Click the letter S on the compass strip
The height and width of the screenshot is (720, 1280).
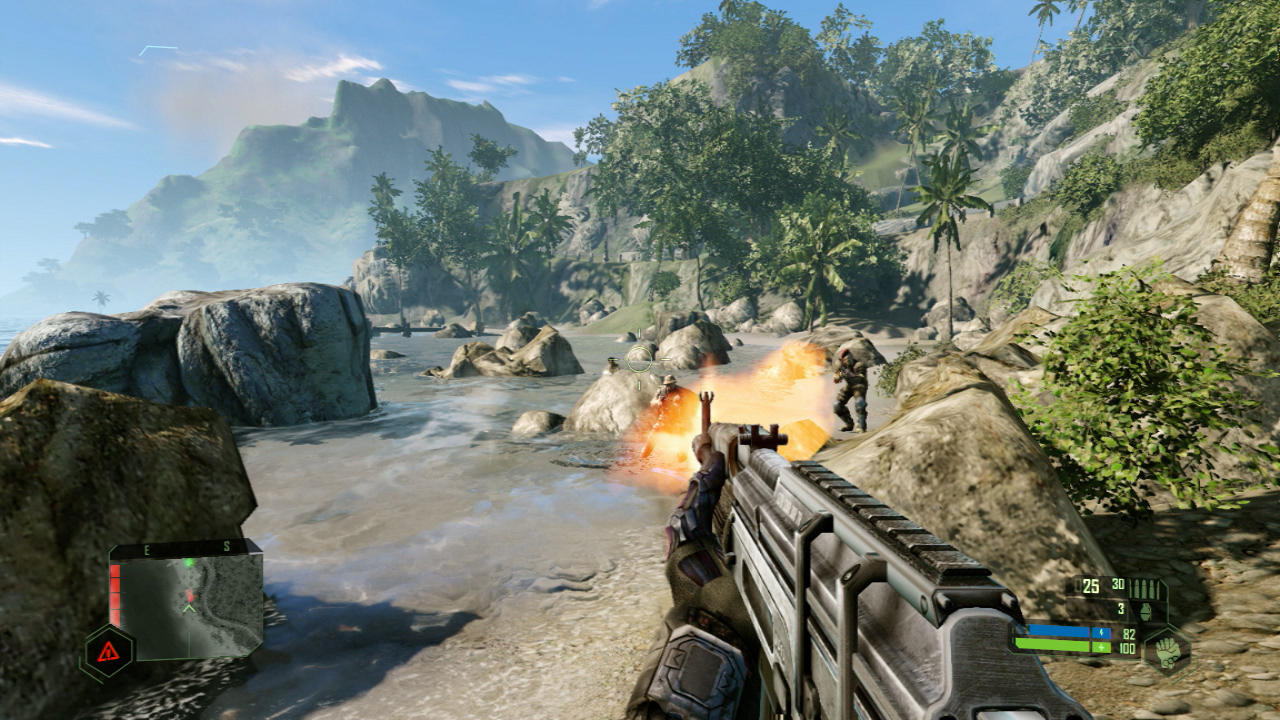(226, 547)
